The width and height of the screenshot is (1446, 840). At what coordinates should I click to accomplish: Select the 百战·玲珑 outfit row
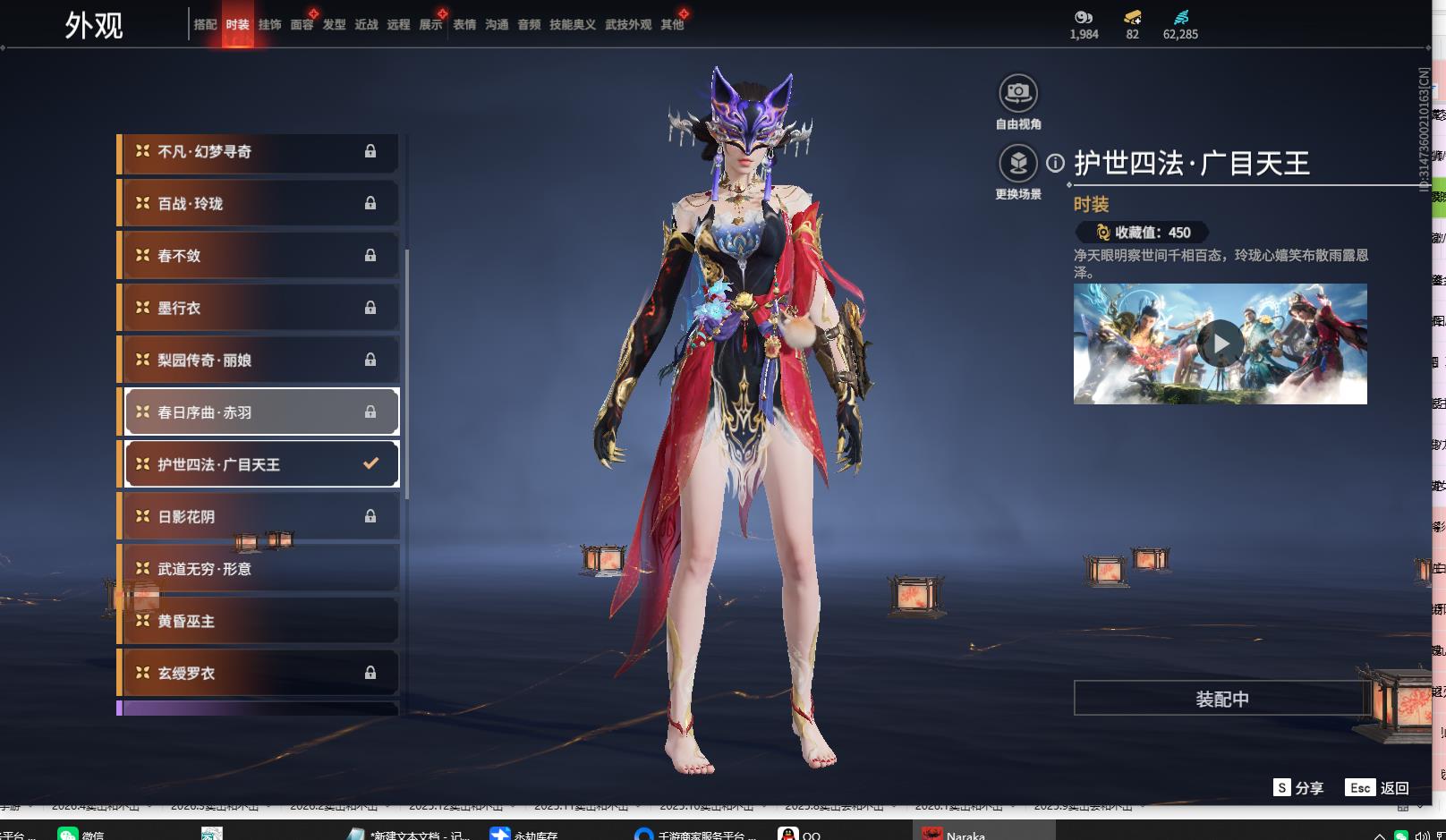coord(259,204)
